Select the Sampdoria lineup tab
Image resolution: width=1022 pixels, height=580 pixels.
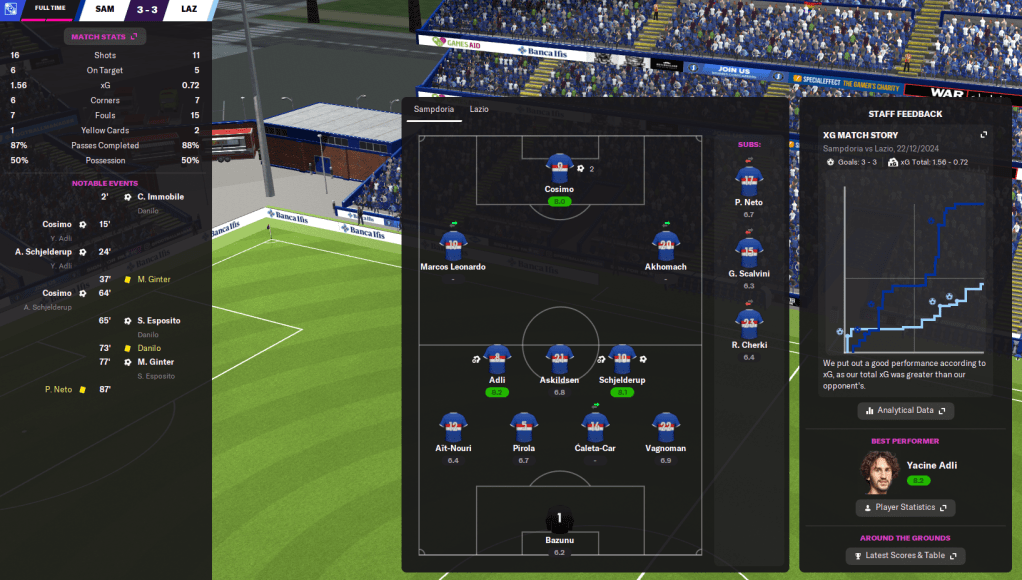[434, 108]
